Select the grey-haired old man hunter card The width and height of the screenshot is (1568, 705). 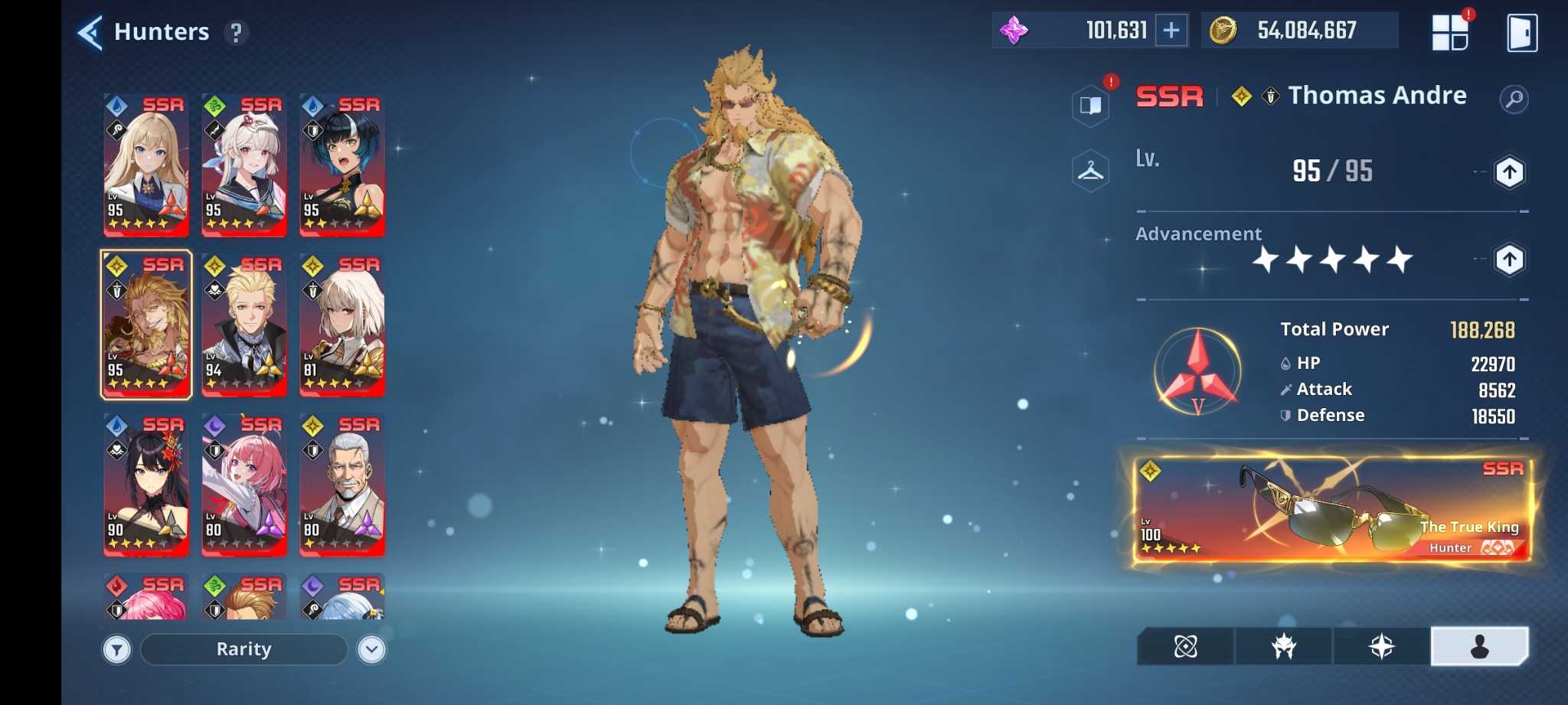pos(342,485)
